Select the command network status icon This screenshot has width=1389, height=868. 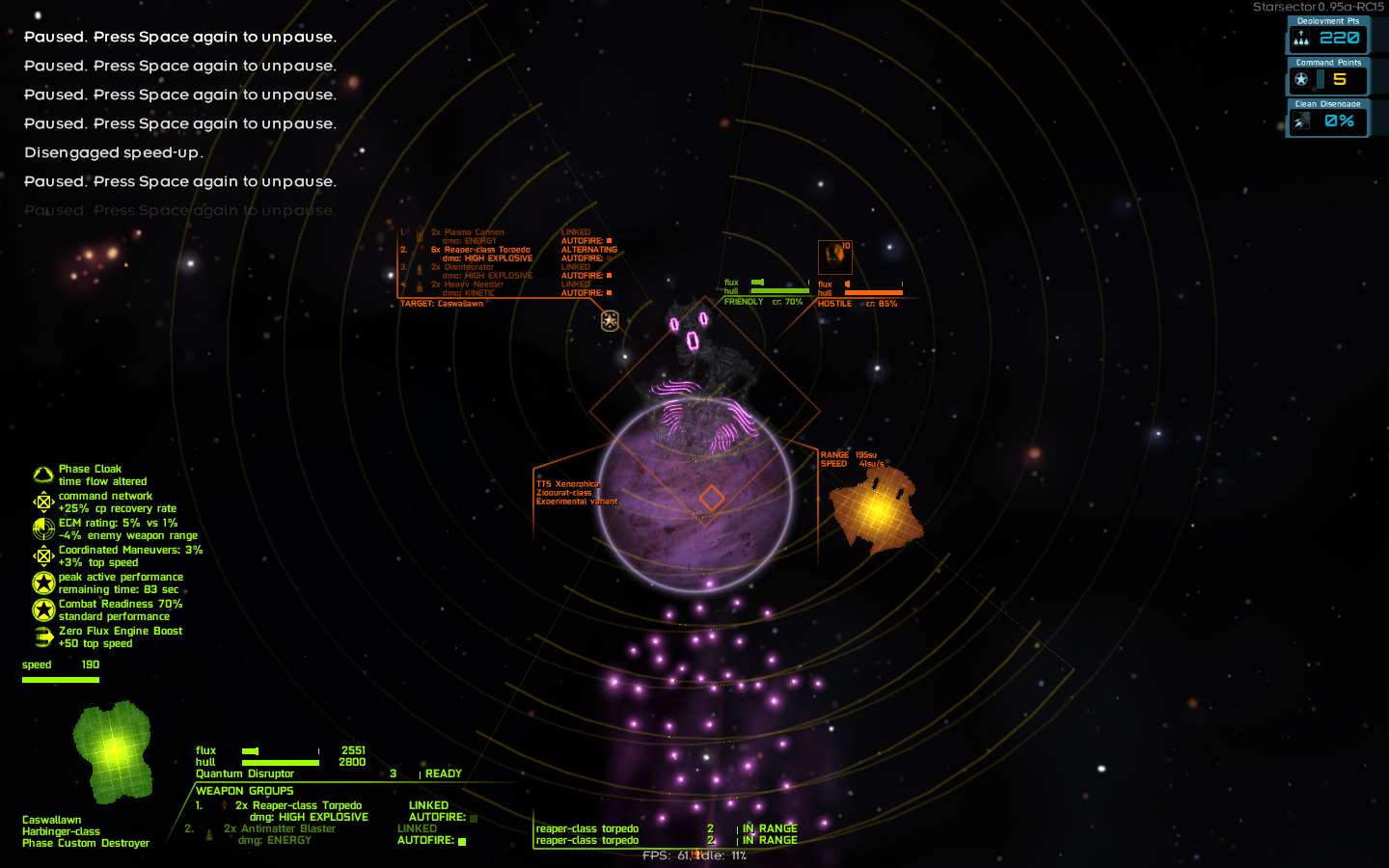[42, 501]
